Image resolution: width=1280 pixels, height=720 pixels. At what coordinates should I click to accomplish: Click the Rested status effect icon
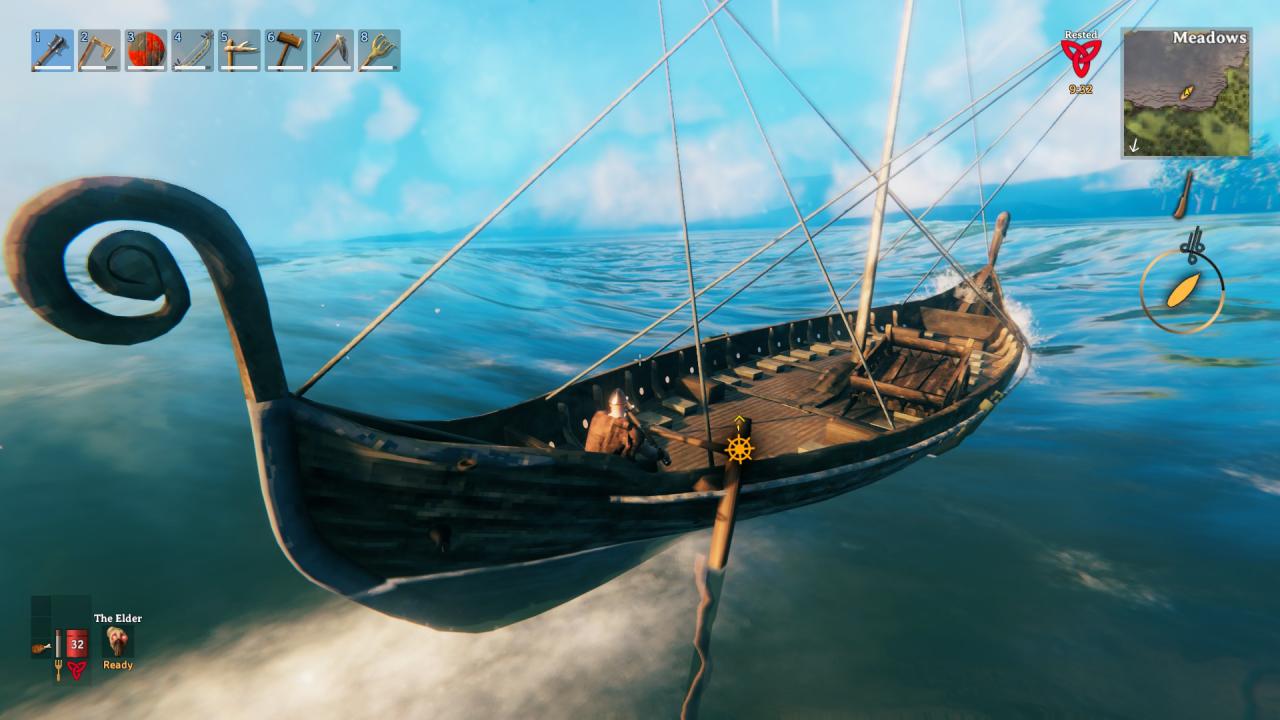pyautogui.click(x=1080, y=57)
